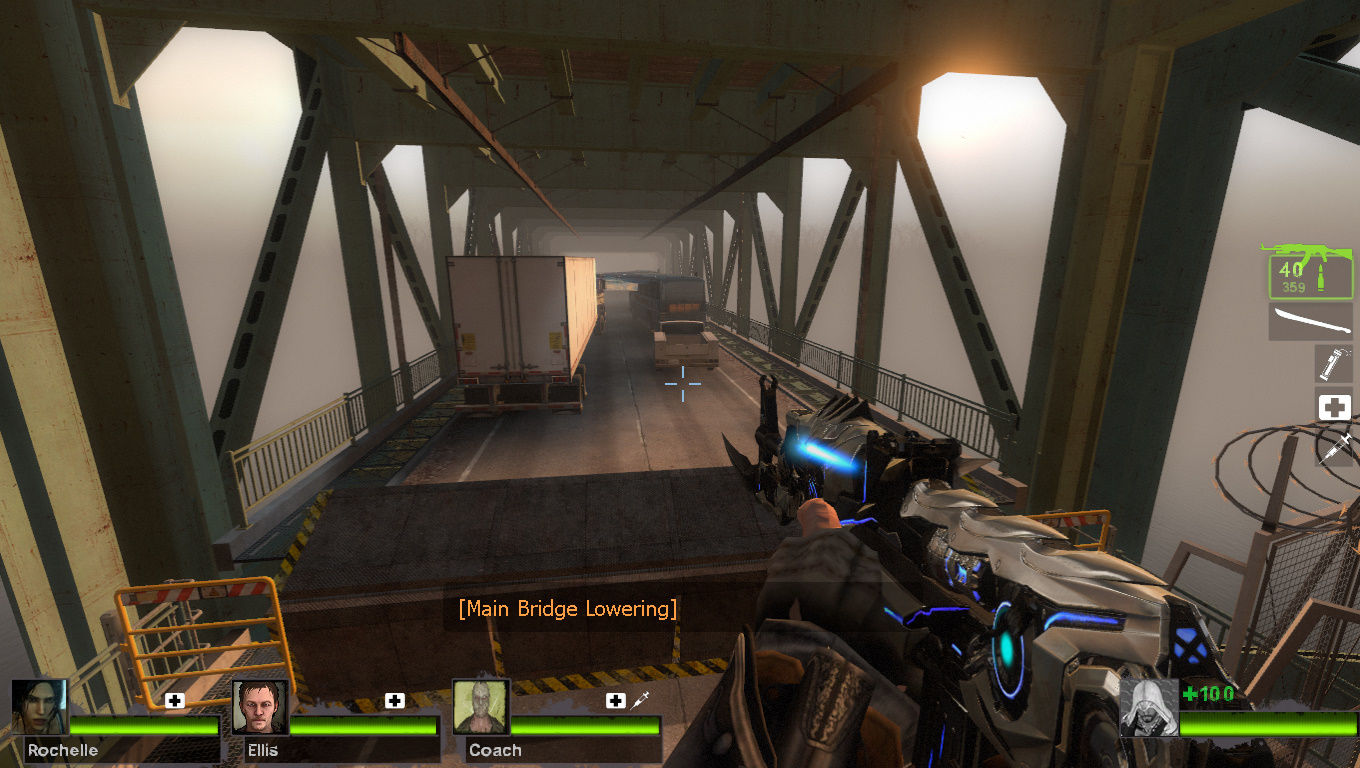1360x768 pixels.
Task: Click the medkit icon above Rochelle's panel
Action: (175, 701)
